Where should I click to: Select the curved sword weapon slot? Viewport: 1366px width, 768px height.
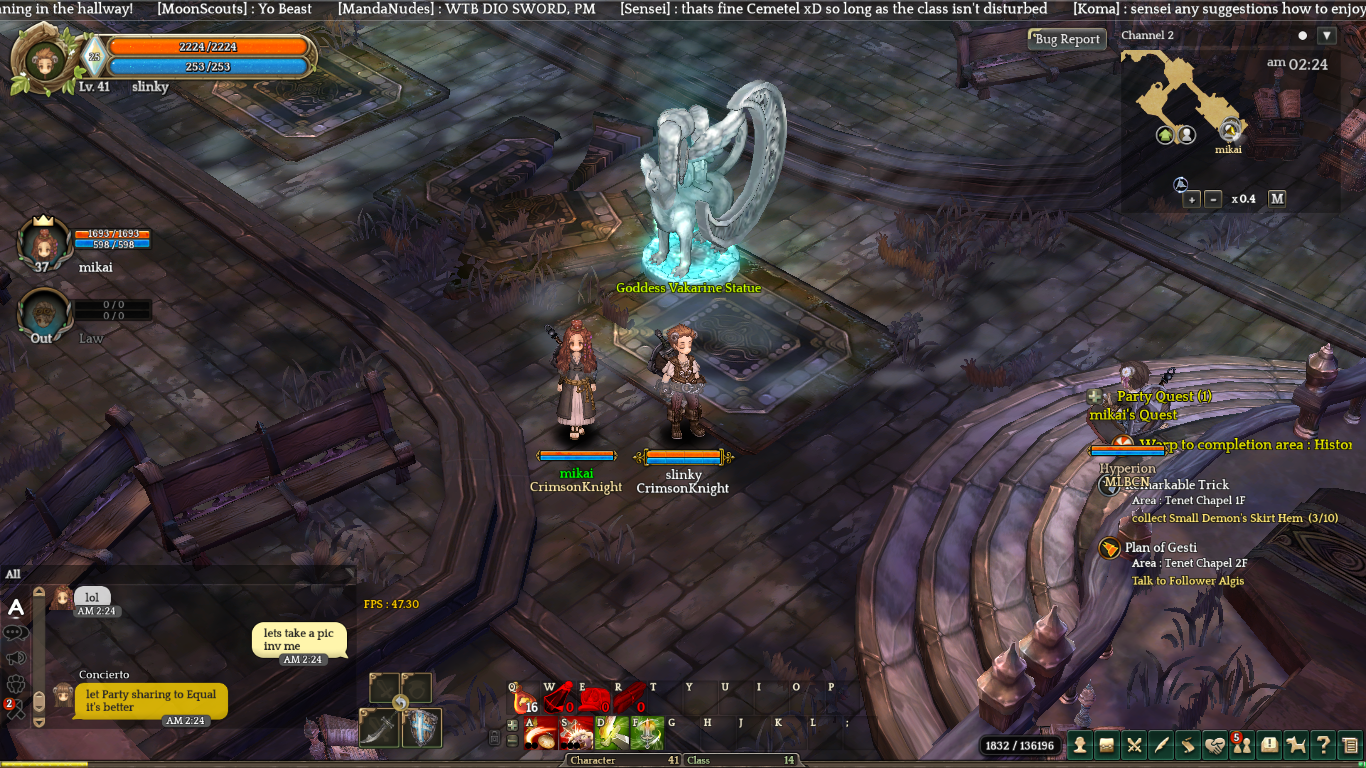(x=380, y=728)
